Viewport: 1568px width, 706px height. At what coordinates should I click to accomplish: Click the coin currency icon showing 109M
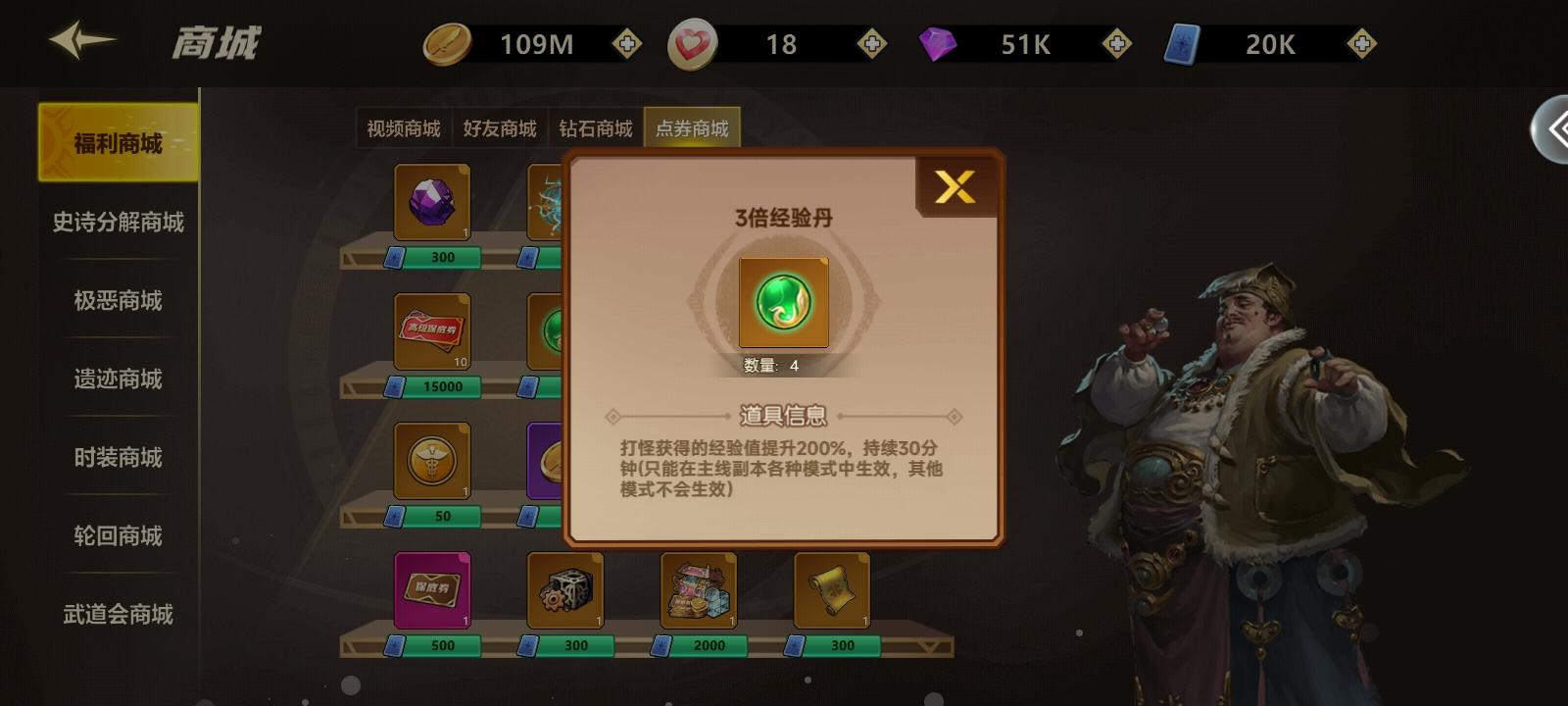point(447,43)
